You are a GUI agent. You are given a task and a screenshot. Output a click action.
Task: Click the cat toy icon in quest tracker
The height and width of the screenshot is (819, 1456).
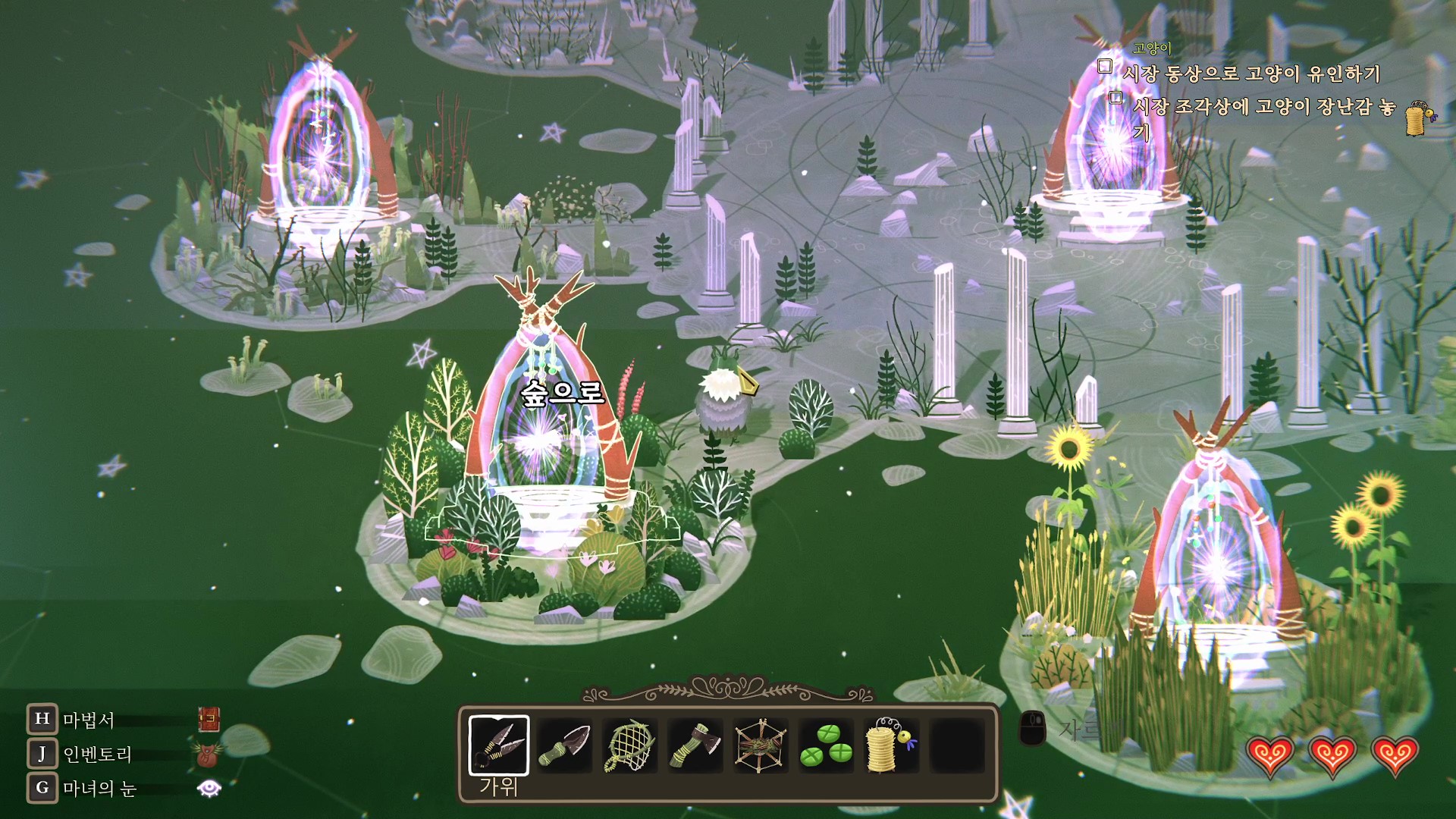1419,118
